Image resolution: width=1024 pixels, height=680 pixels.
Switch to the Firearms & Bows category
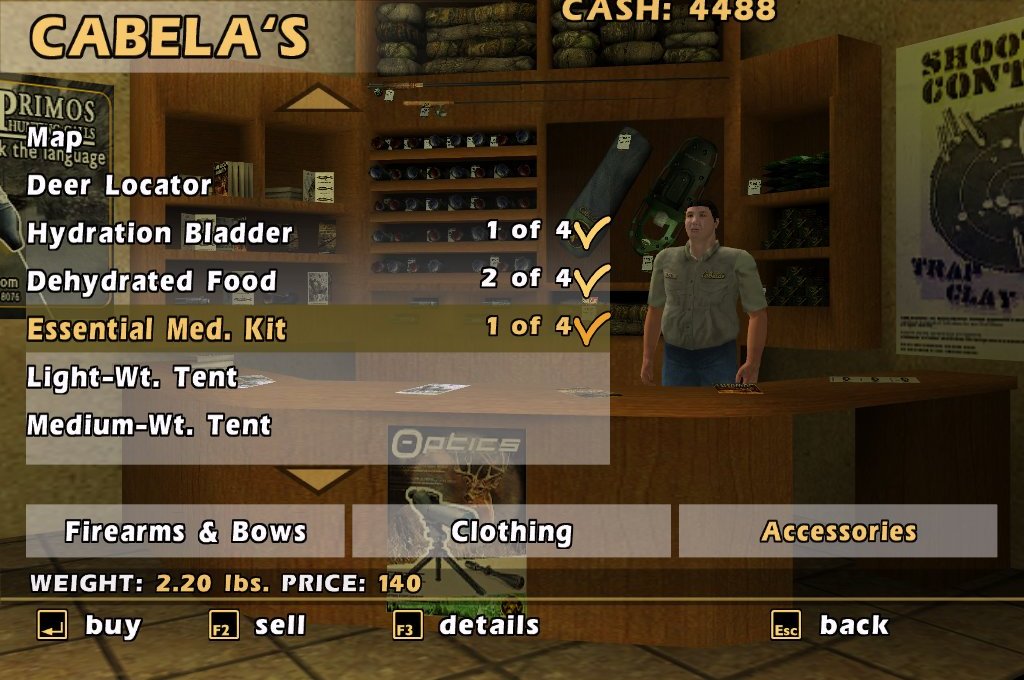point(185,531)
